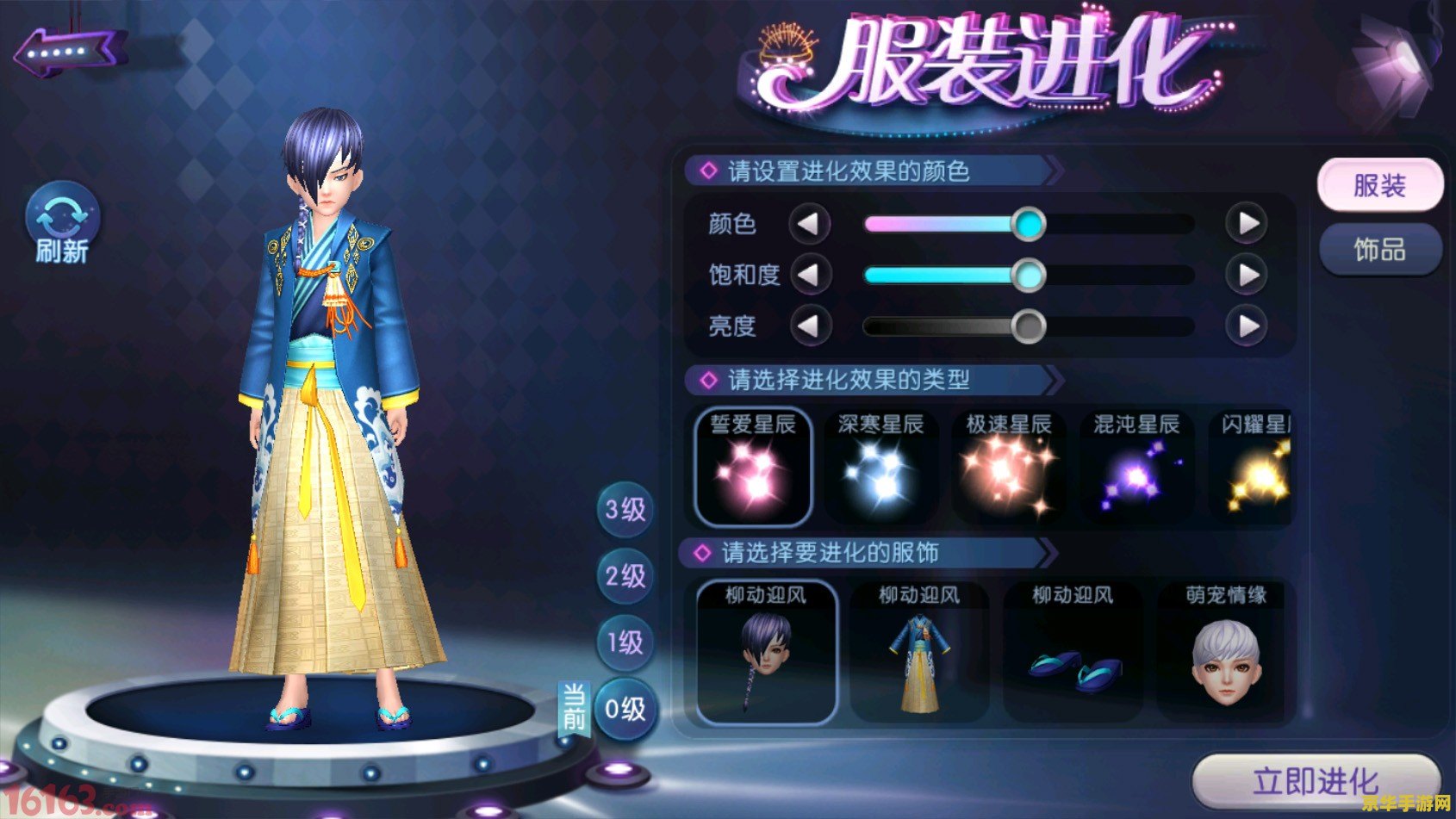Image resolution: width=1456 pixels, height=819 pixels.
Task: Select the 3级 evolution level
Action: point(624,508)
